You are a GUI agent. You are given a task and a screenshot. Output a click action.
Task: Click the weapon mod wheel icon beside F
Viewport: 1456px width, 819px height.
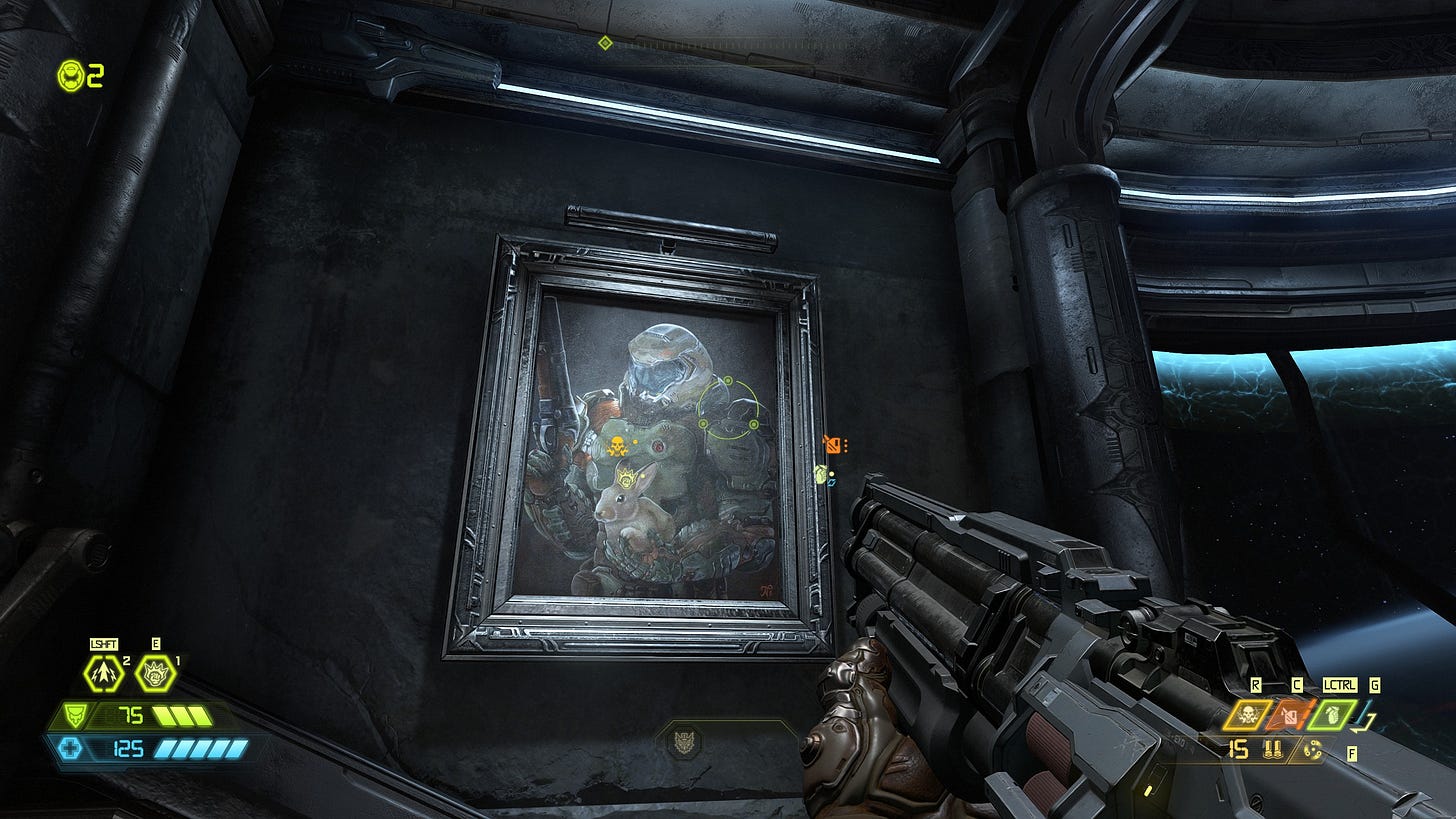1312,751
